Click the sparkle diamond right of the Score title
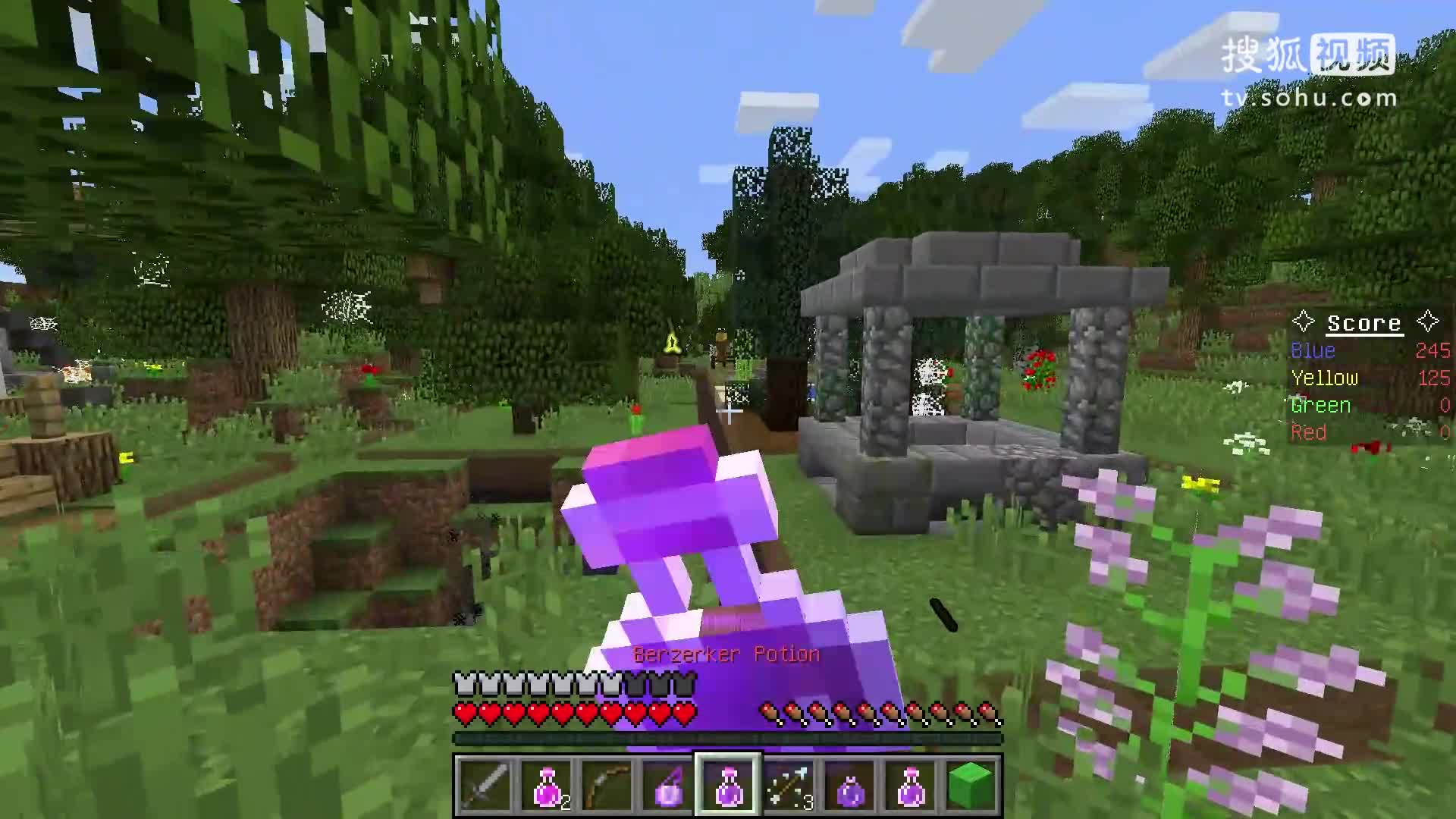Image resolution: width=1456 pixels, height=819 pixels. coord(1429,322)
